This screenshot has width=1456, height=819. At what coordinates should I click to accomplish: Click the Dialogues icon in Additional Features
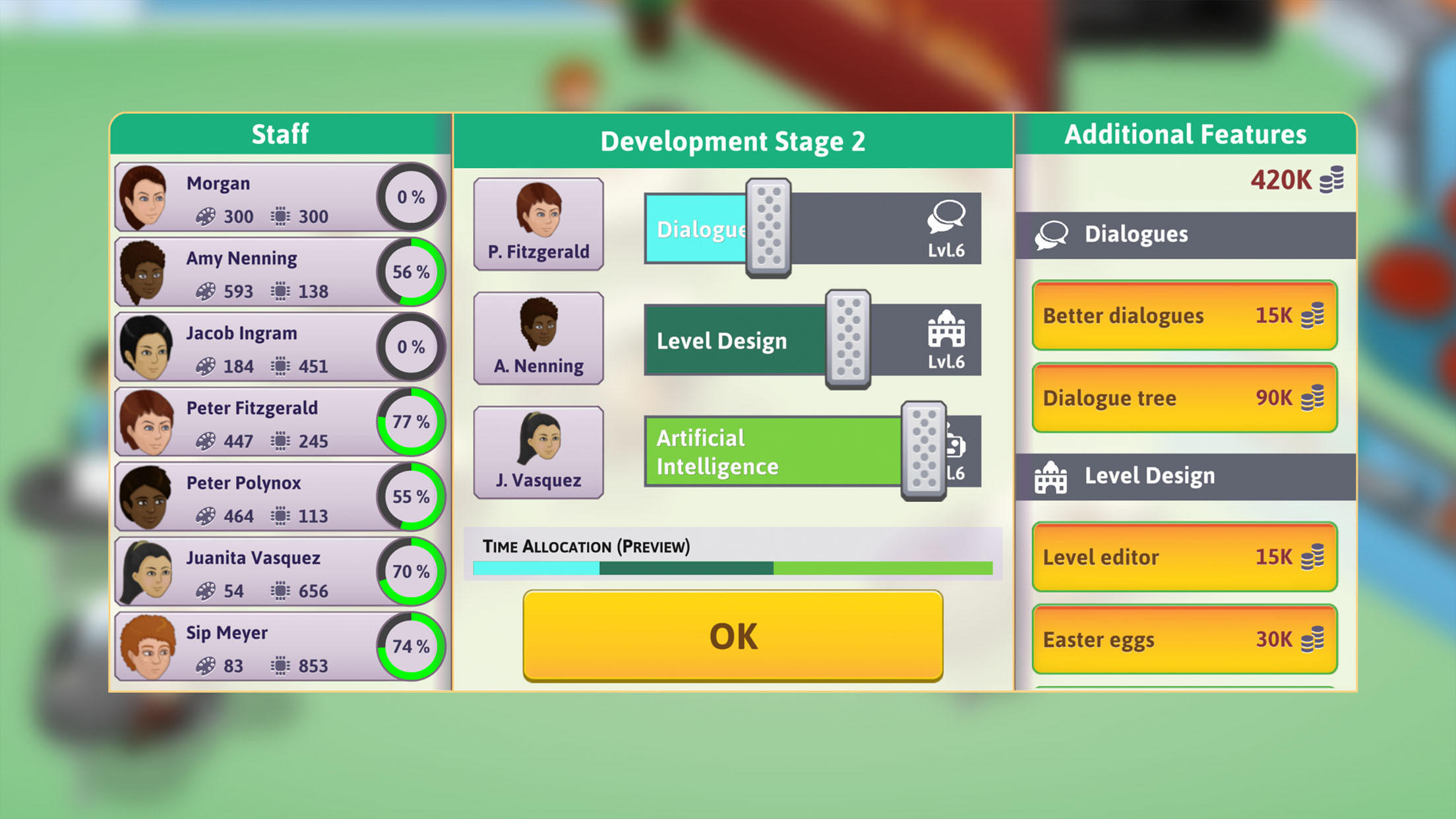(1050, 234)
